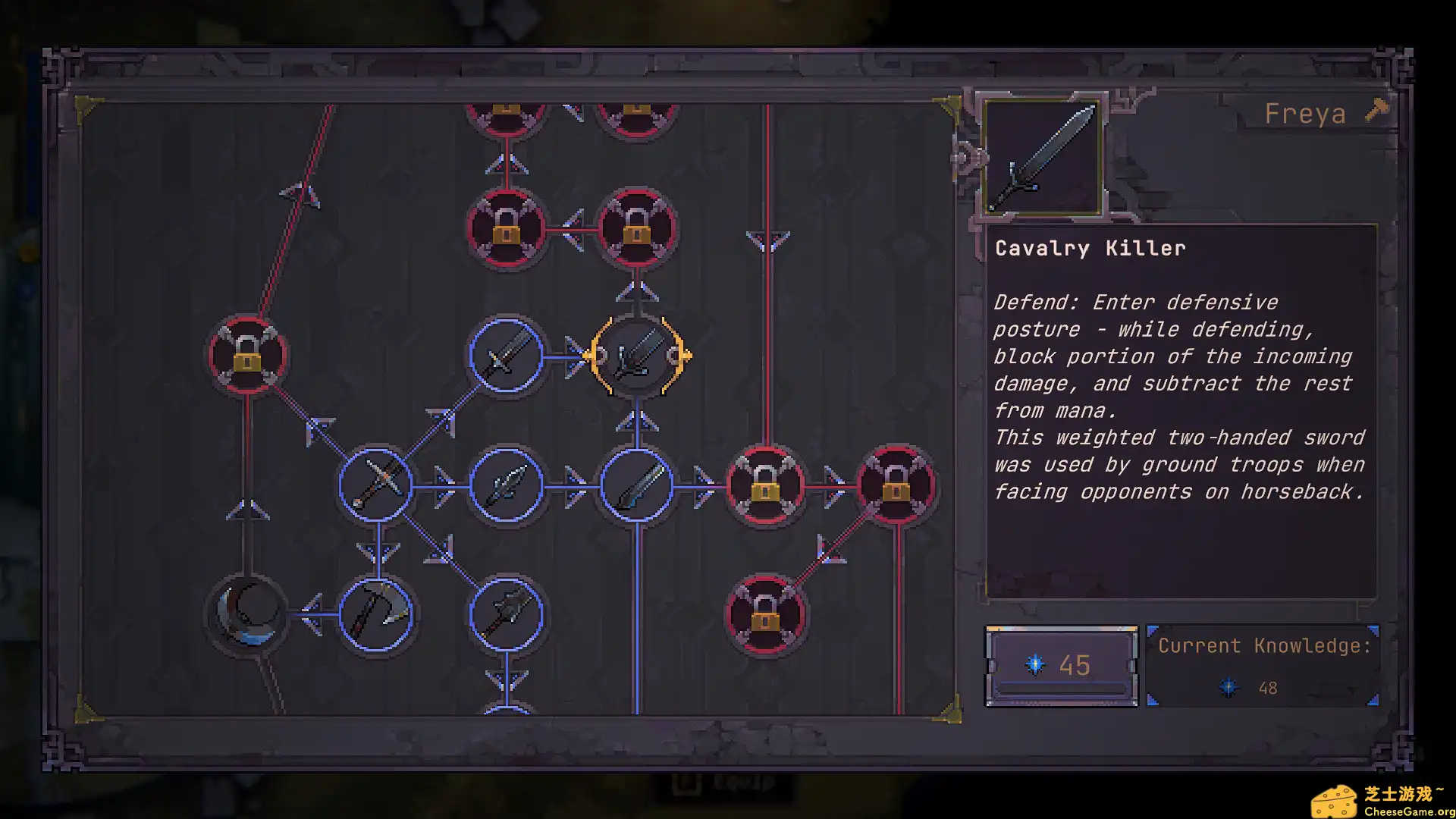This screenshot has width=1456, height=819.
Task: Select the locked node above the crescent sickle
Action: [x=247, y=356]
